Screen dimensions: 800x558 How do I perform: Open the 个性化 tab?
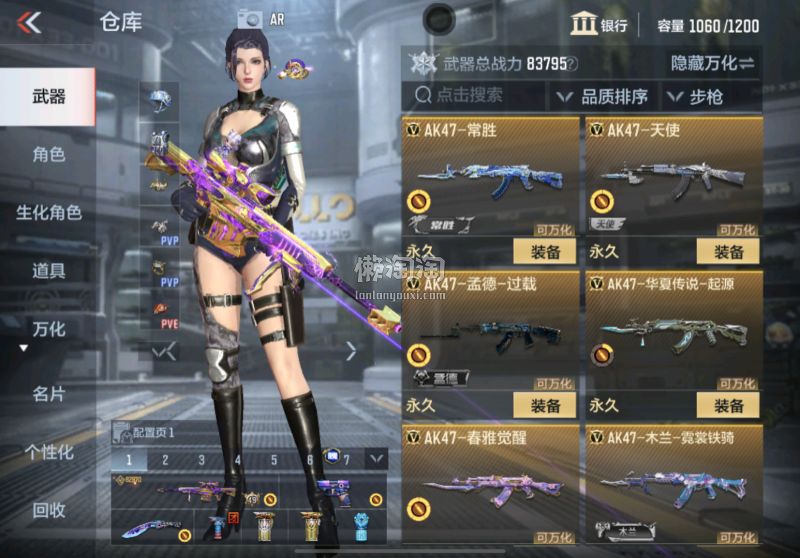(x=48, y=451)
